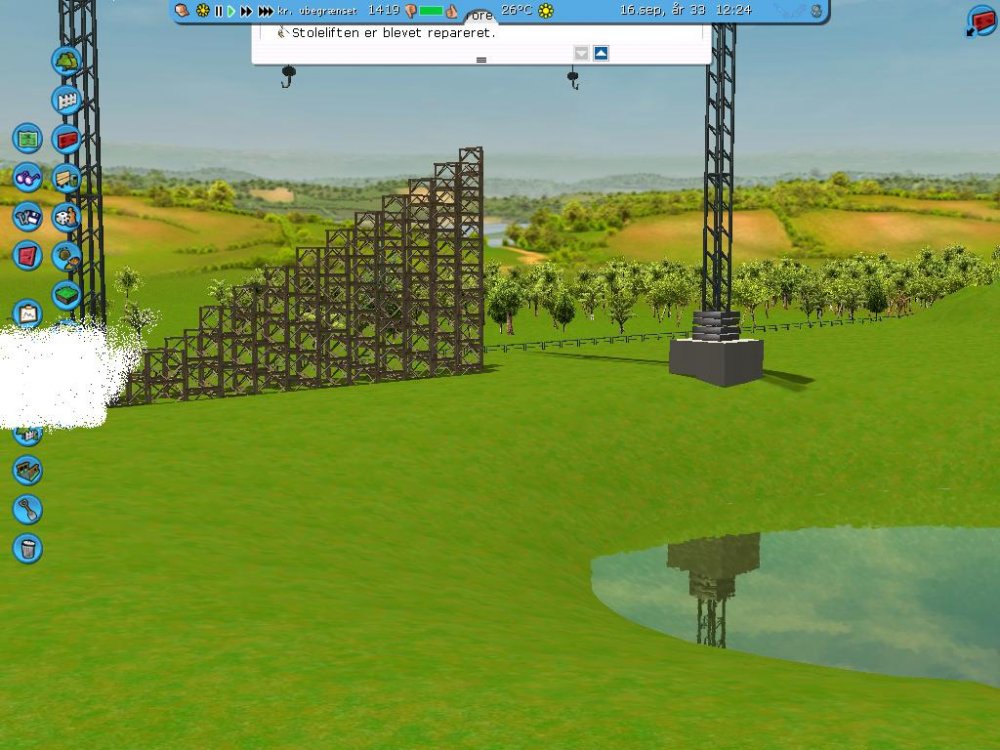
Task: Pause the game simulation
Action: click(219, 11)
